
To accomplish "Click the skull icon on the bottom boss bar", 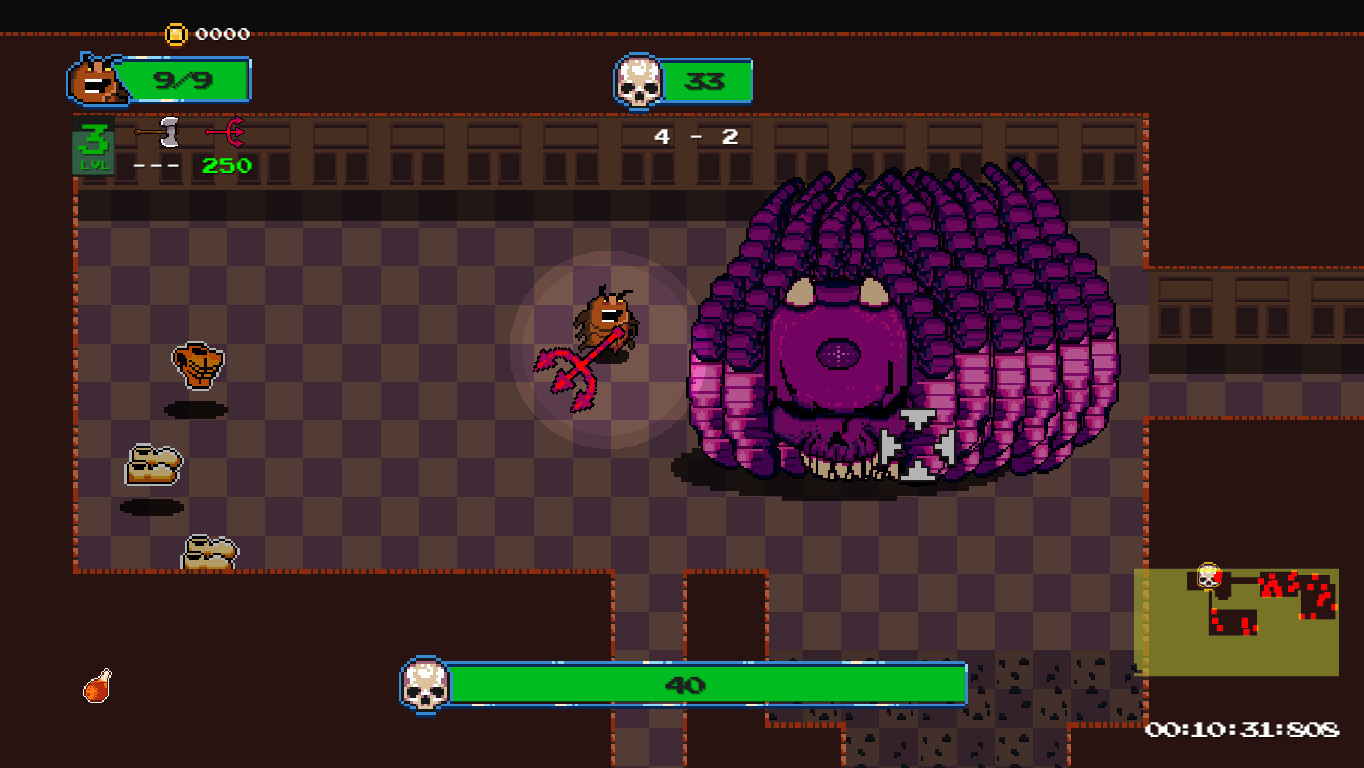I will 428,685.
